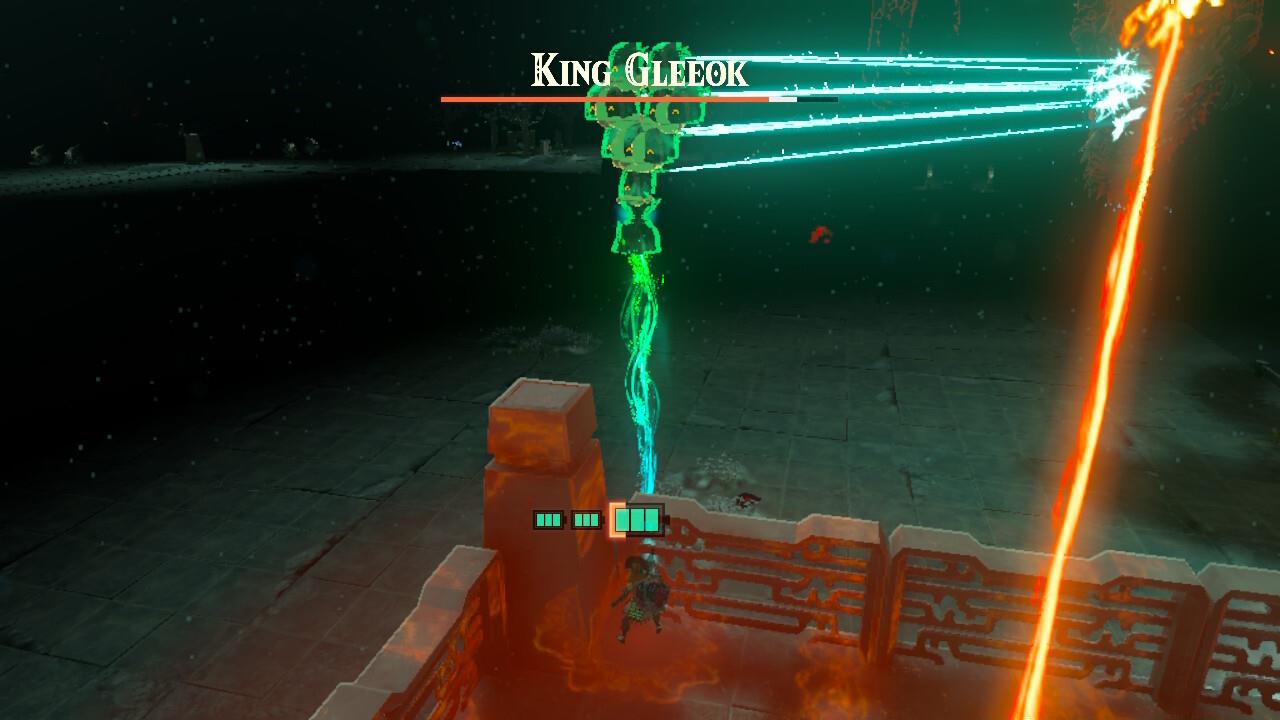The width and height of the screenshot is (1280, 720).
Task: Open details on the King Gleeok nameplate
Action: [x=637, y=68]
